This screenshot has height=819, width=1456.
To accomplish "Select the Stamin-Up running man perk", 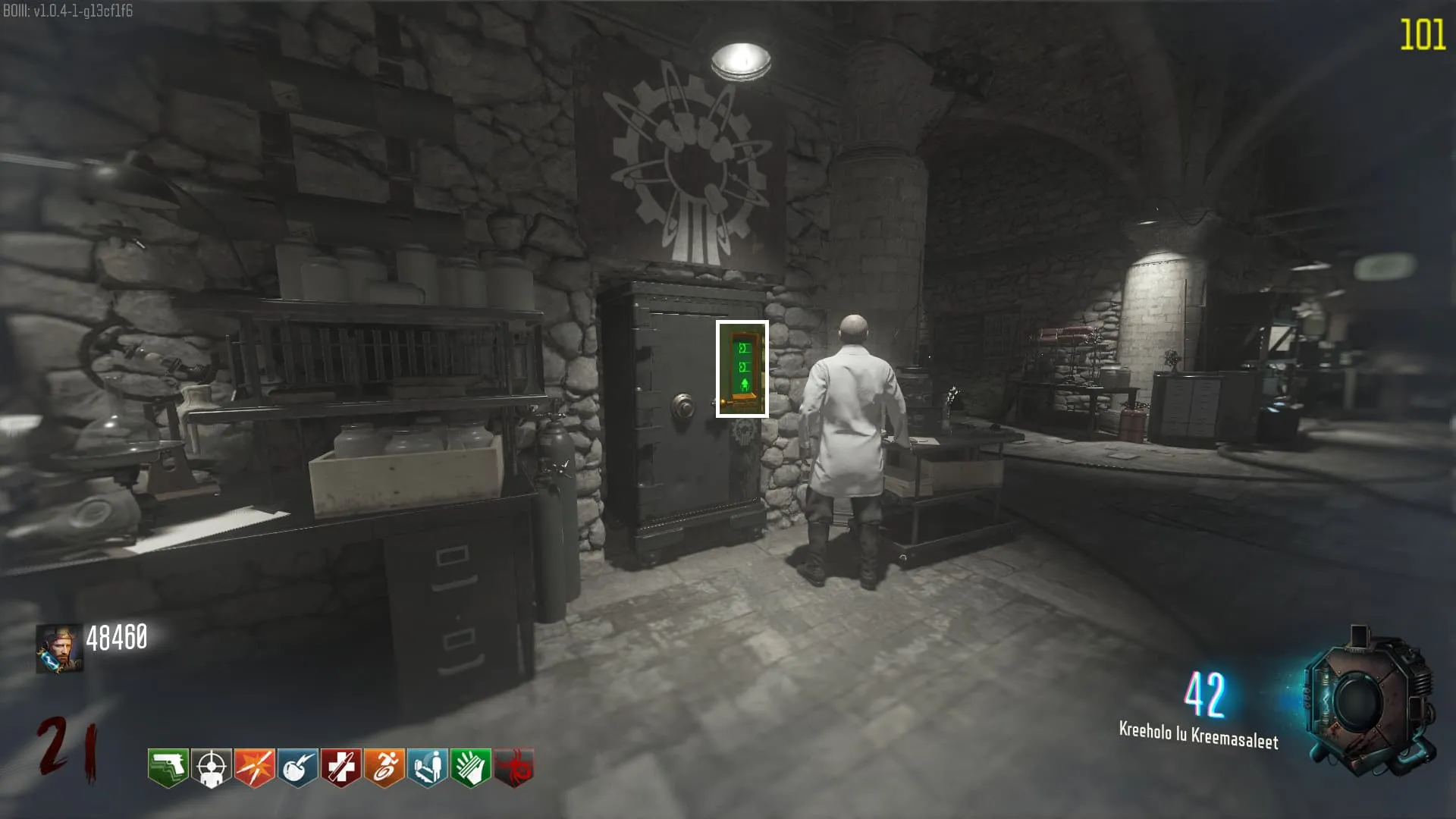I will (x=384, y=768).
